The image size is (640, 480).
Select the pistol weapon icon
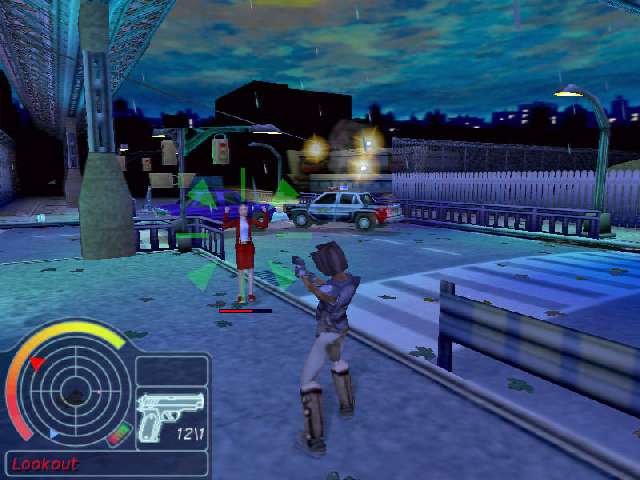(170, 415)
